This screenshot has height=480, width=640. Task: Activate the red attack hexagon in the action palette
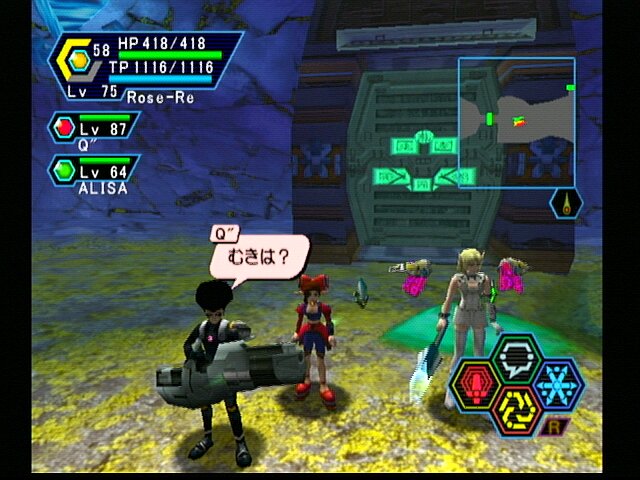pyautogui.click(x=477, y=385)
